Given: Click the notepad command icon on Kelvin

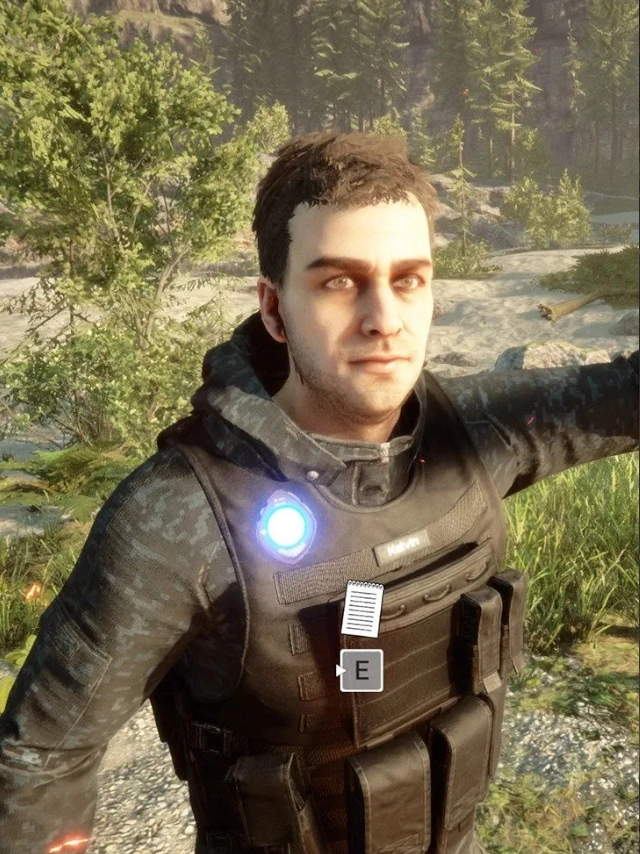Looking at the screenshot, I should point(361,608).
